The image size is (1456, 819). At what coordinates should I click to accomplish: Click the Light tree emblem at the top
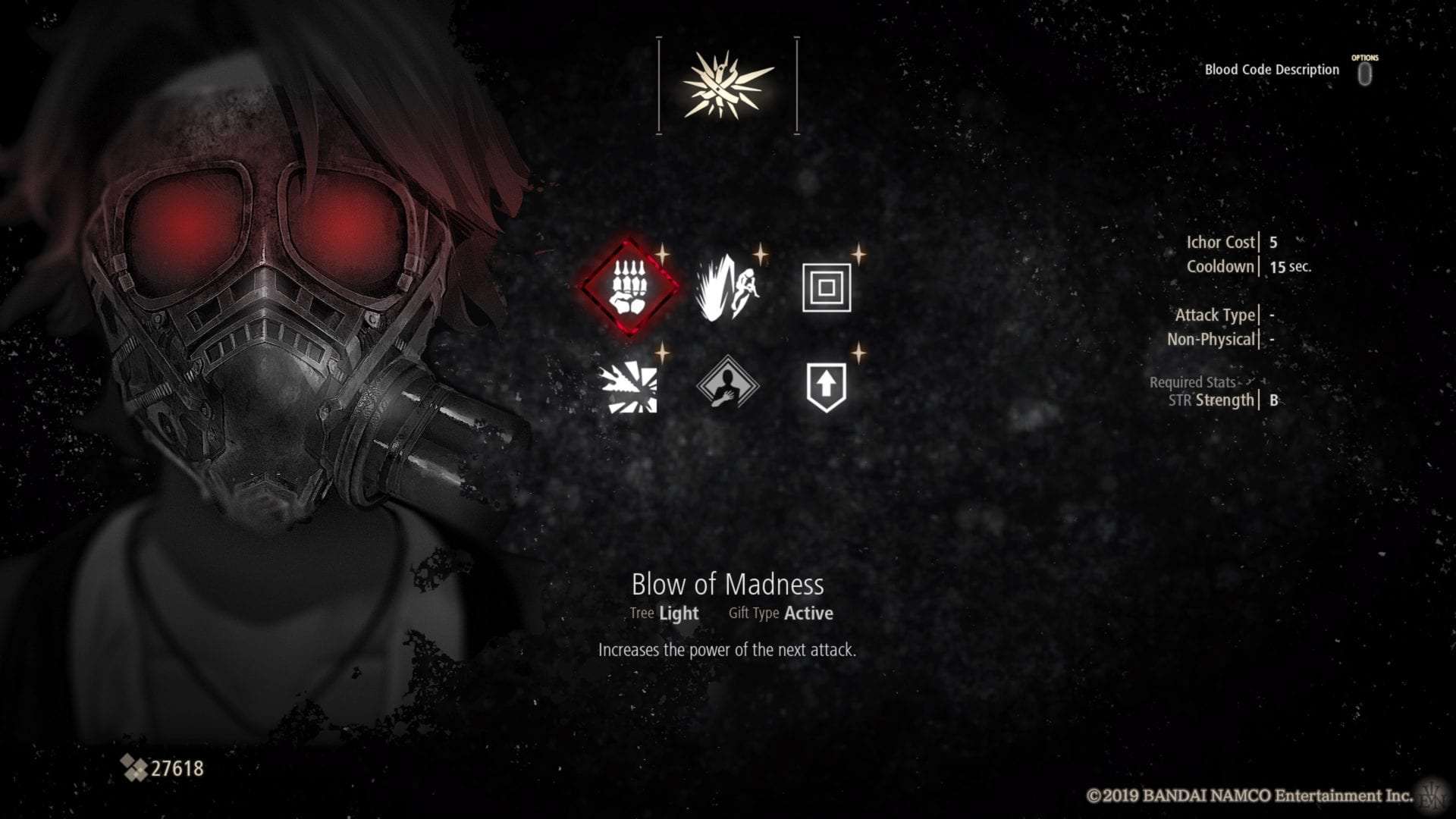[x=726, y=83]
